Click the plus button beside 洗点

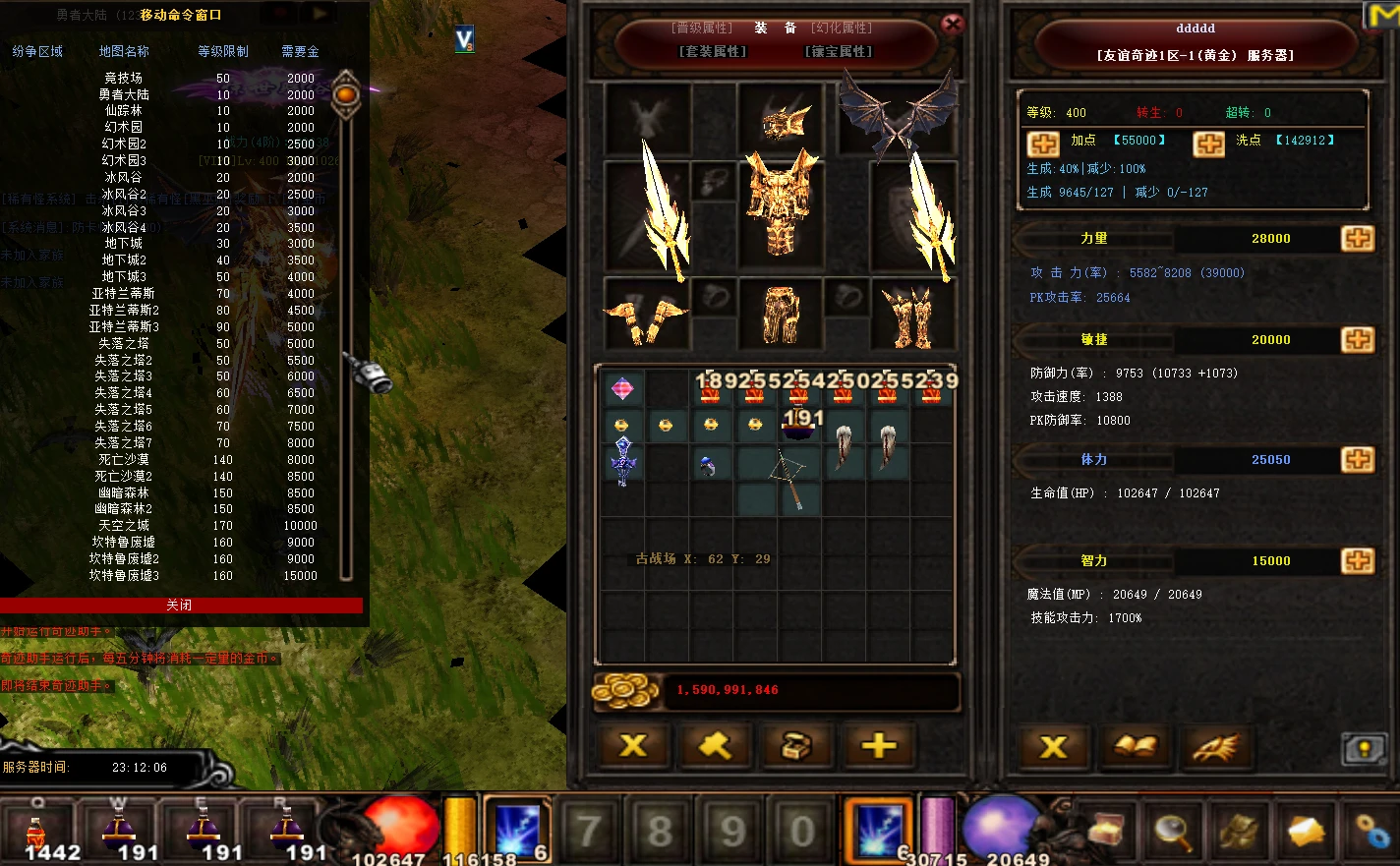coord(1208,144)
